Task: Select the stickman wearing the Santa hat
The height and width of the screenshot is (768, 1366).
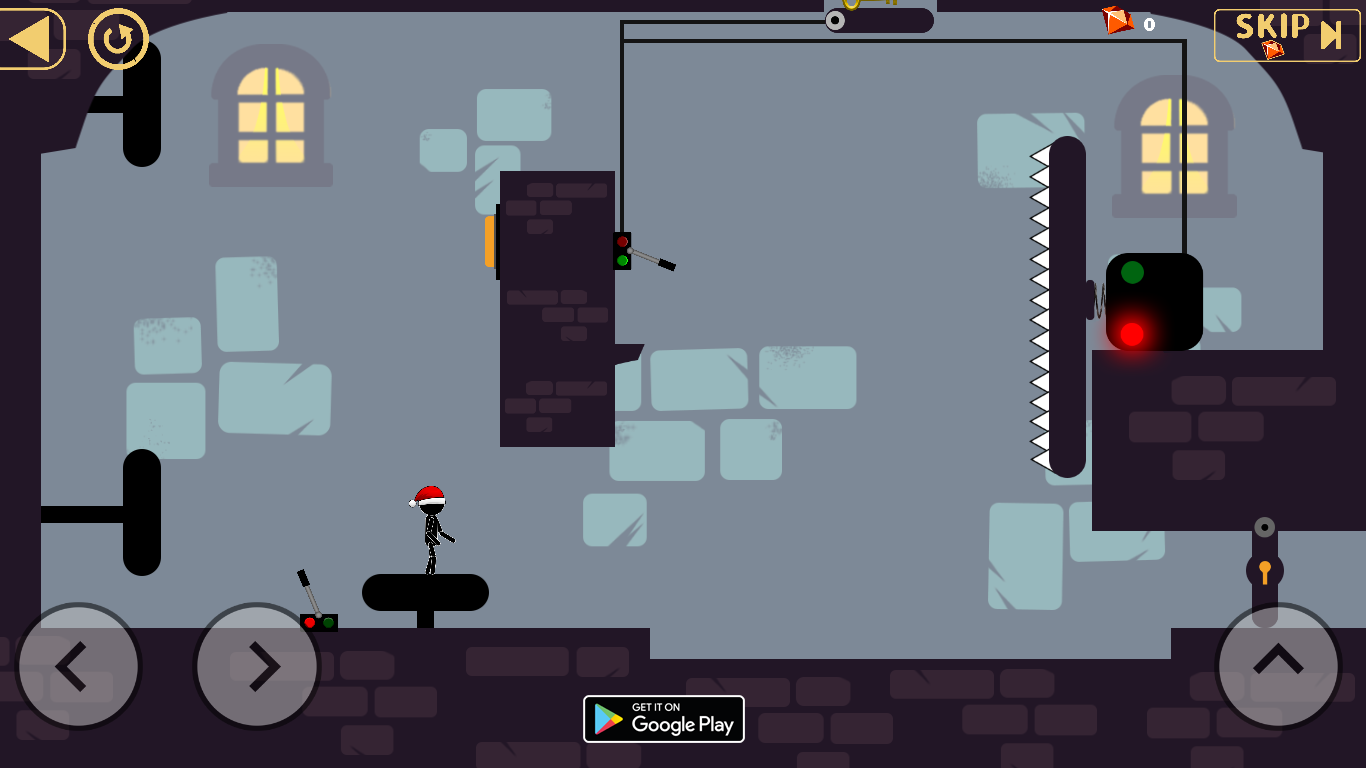Action: (432, 525)
